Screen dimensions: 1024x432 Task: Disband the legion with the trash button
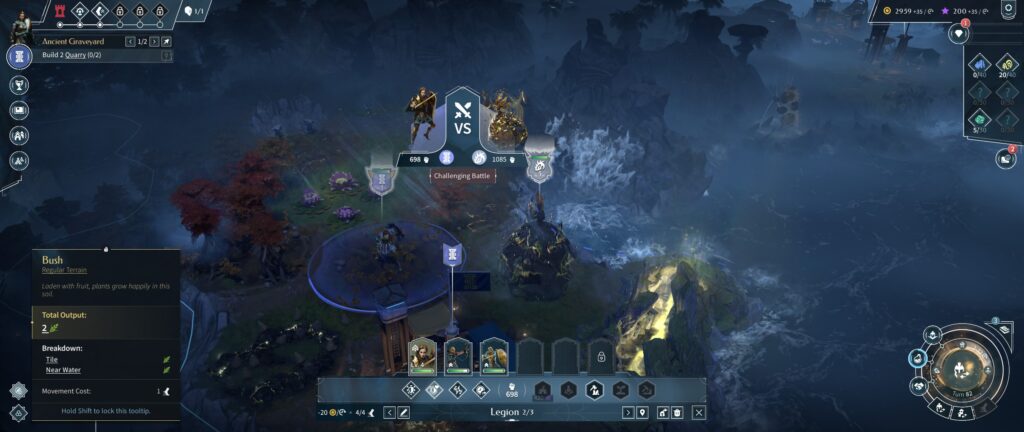[676, 412]
